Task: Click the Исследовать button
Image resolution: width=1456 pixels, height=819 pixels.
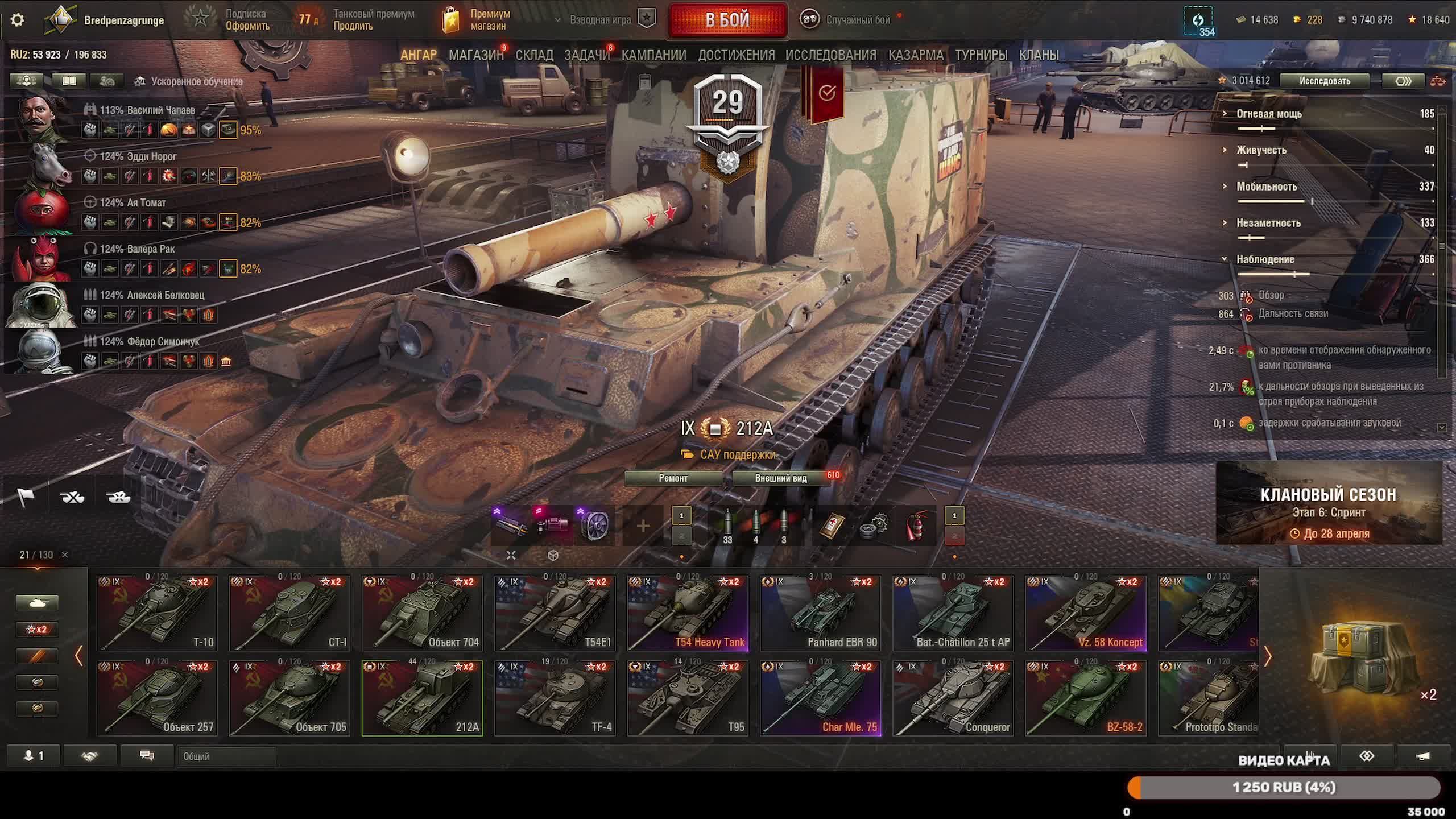Action: [x=1324, y=81]
